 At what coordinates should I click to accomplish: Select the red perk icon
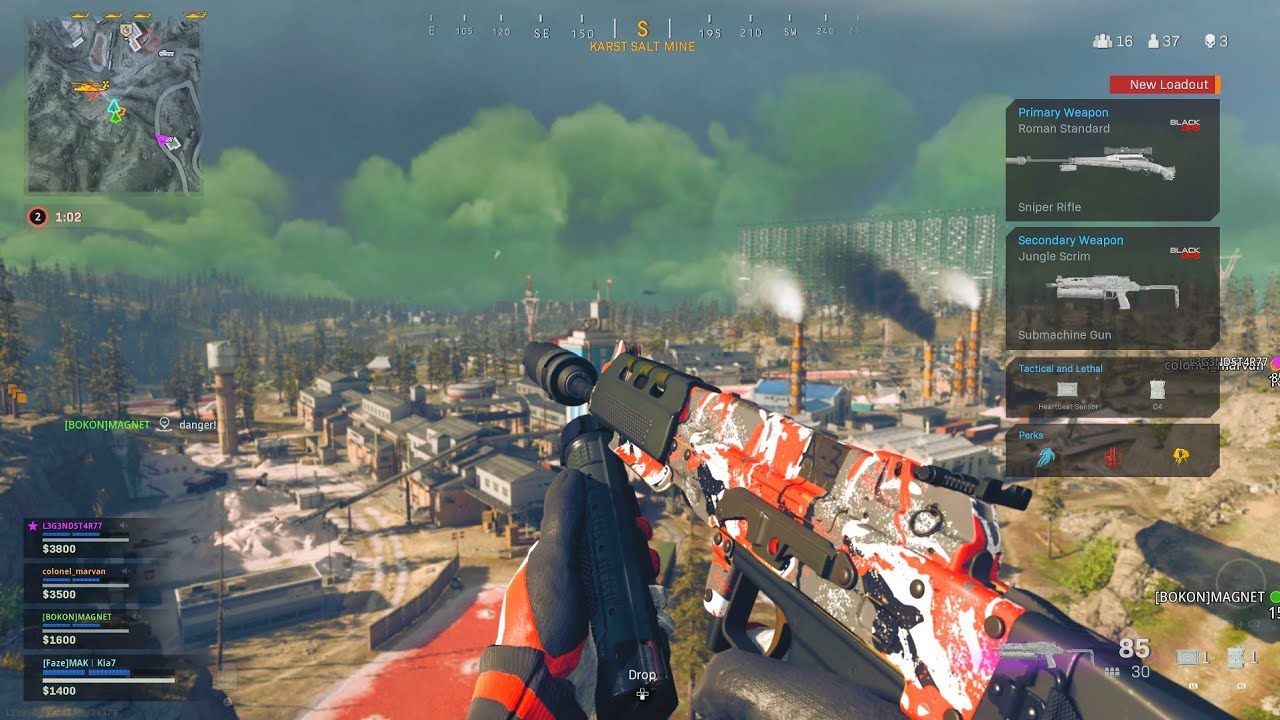1112,458
